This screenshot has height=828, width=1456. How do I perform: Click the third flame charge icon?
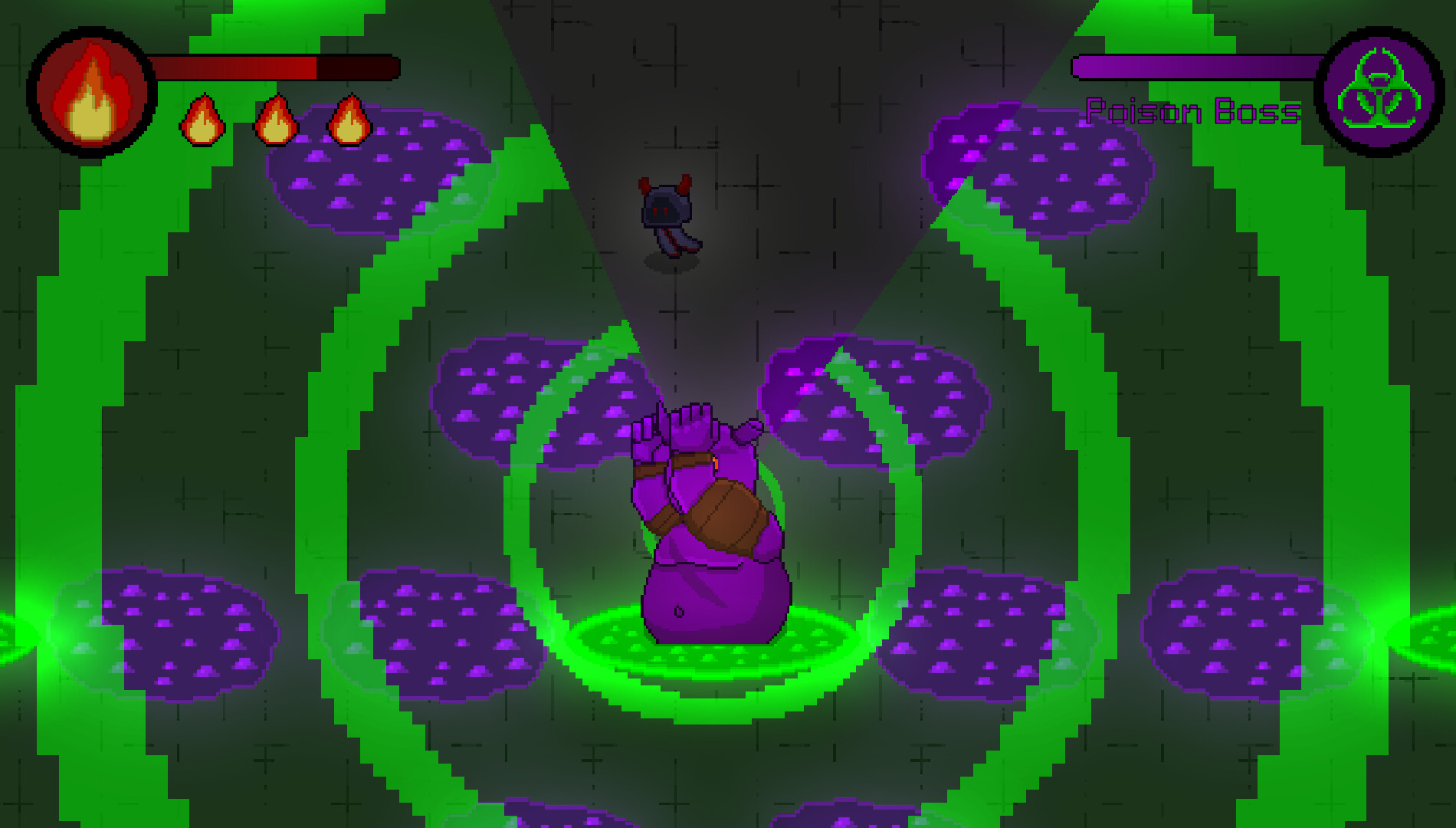click(349, 121)
